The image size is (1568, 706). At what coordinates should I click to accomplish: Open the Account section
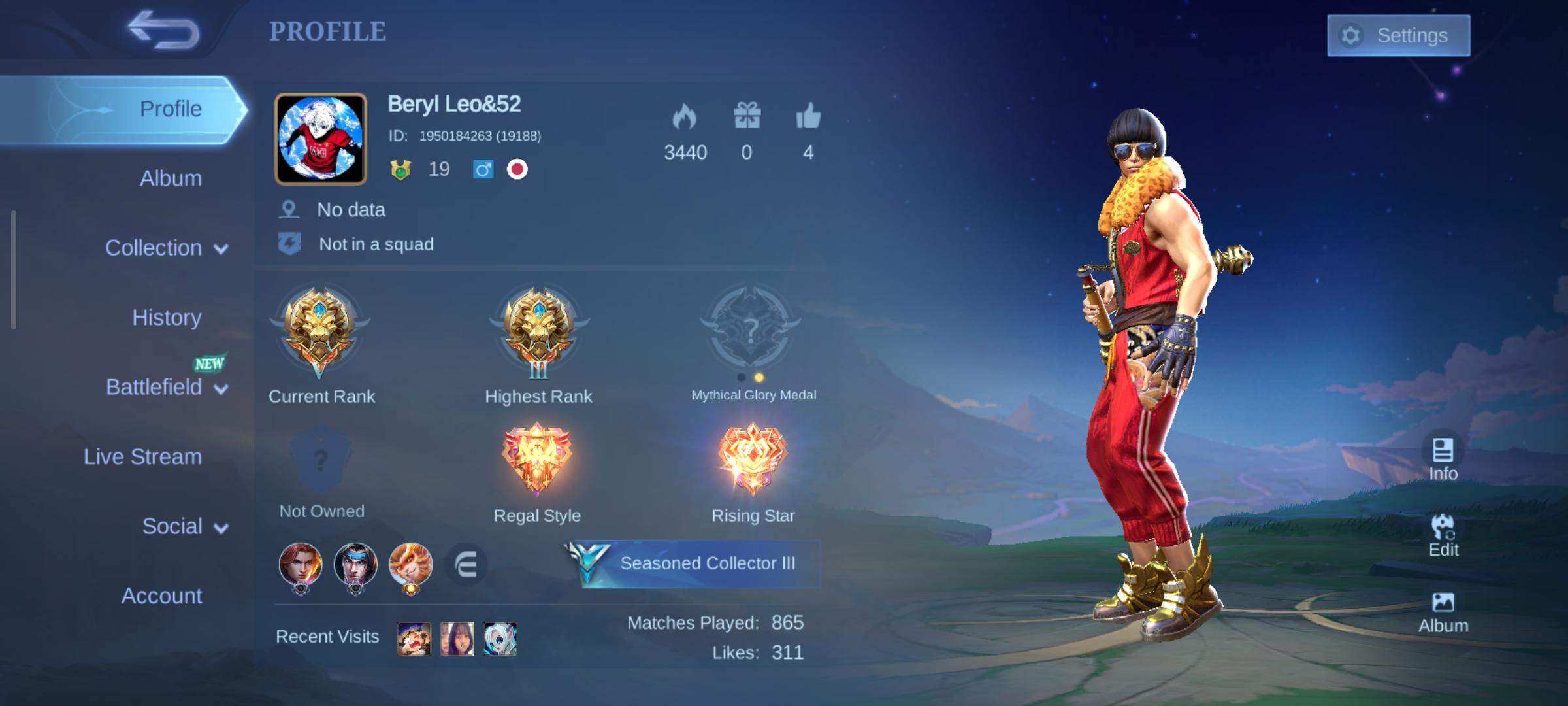[x=161, y=596]
